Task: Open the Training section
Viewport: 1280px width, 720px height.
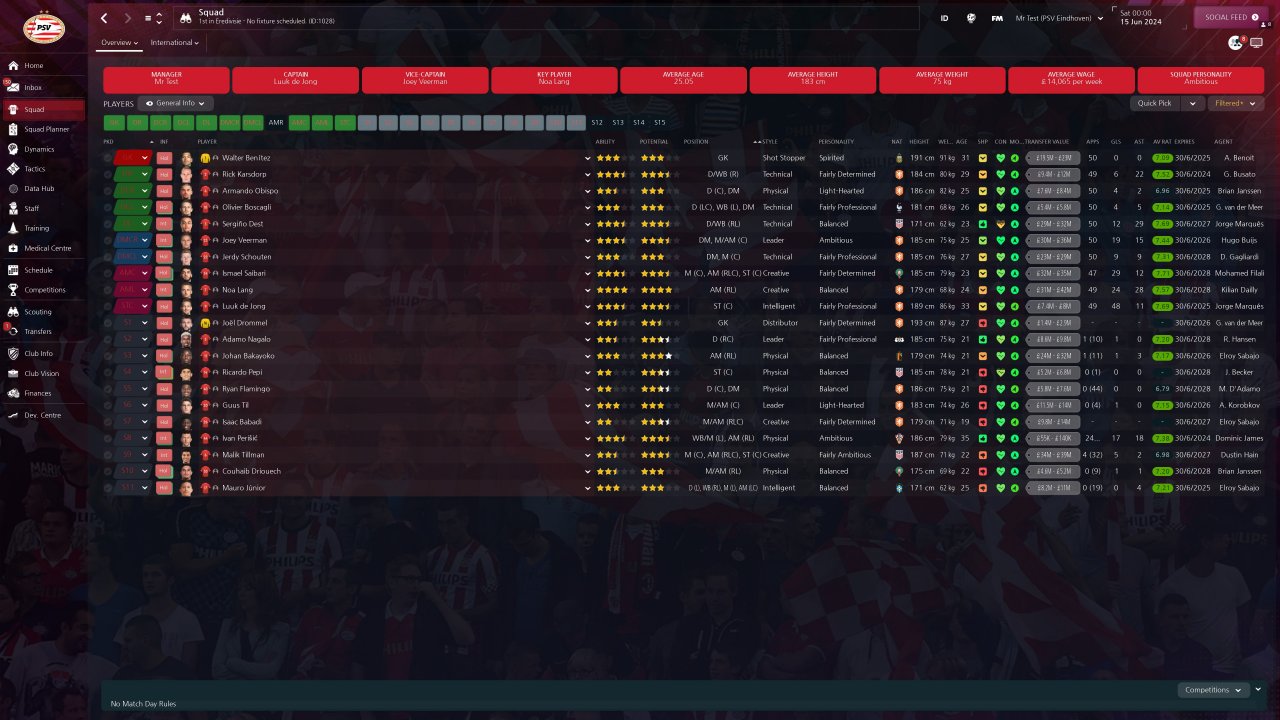Action: click(37, 228)
